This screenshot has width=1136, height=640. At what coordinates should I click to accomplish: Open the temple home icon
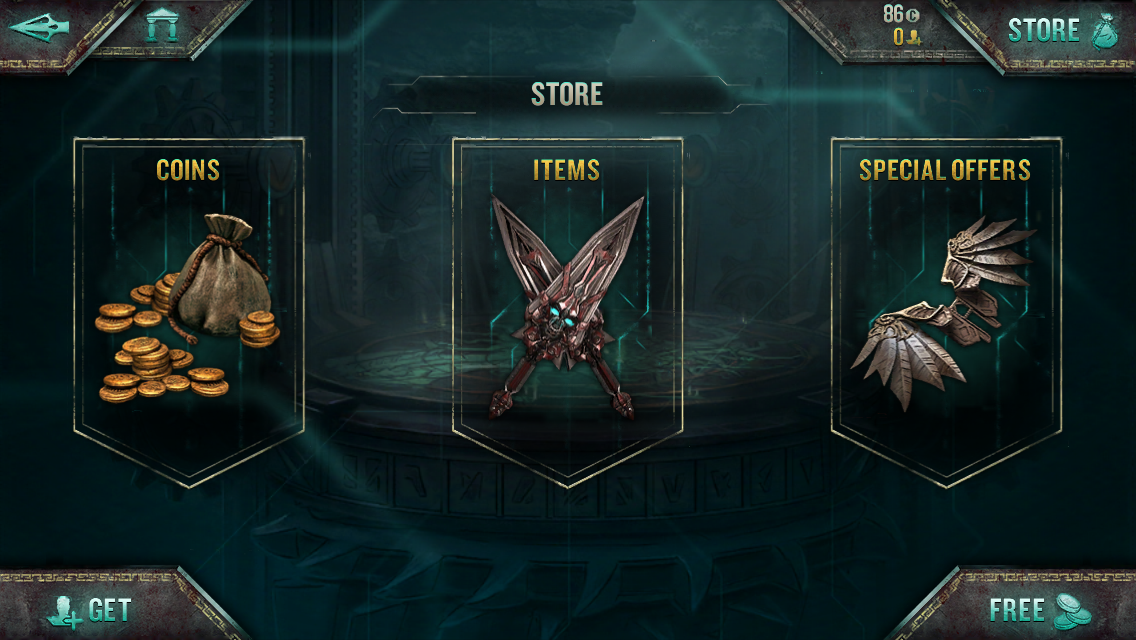tap(161, 25)
